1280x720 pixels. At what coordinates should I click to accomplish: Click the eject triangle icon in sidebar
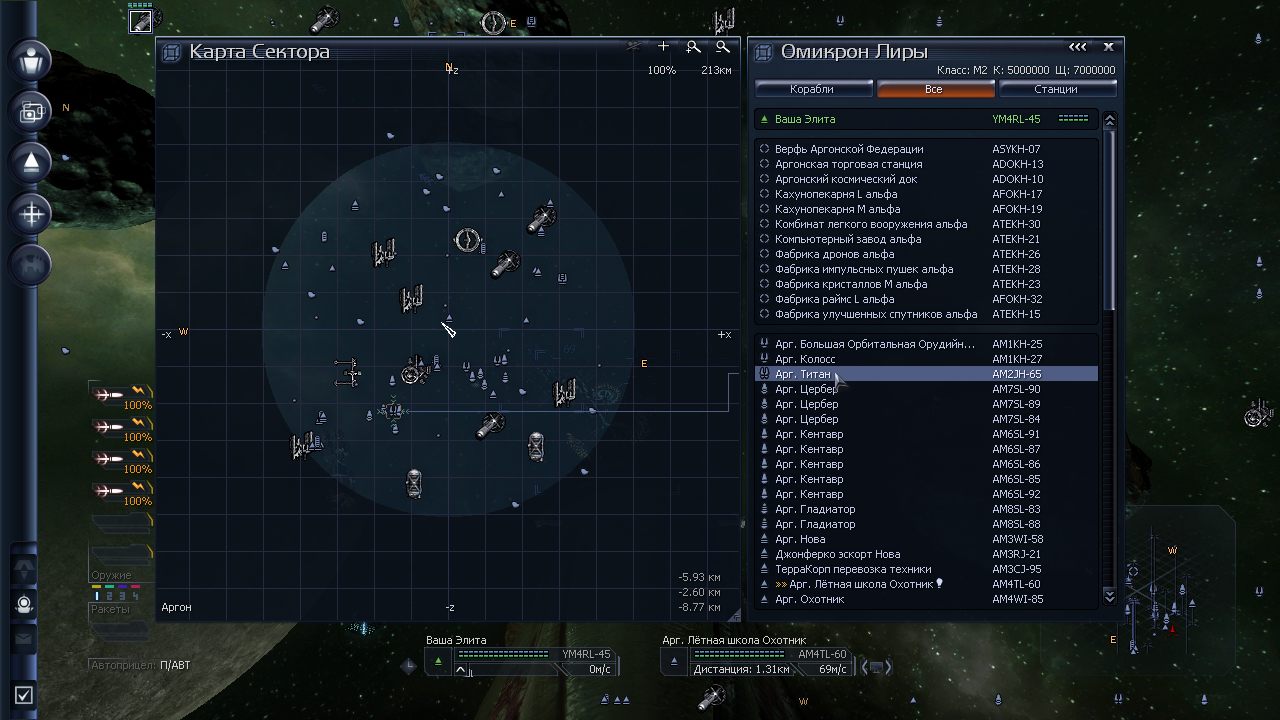30,163
